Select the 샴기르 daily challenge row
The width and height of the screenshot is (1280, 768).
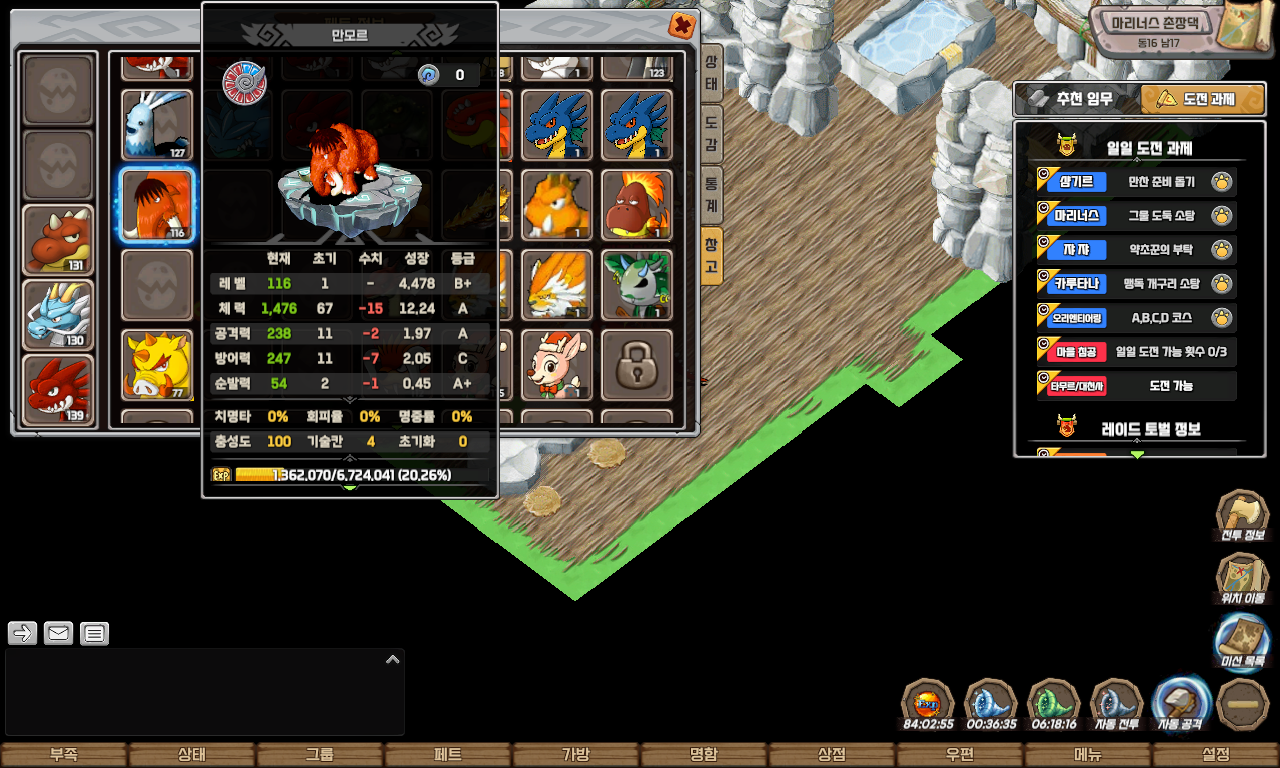1136,182
